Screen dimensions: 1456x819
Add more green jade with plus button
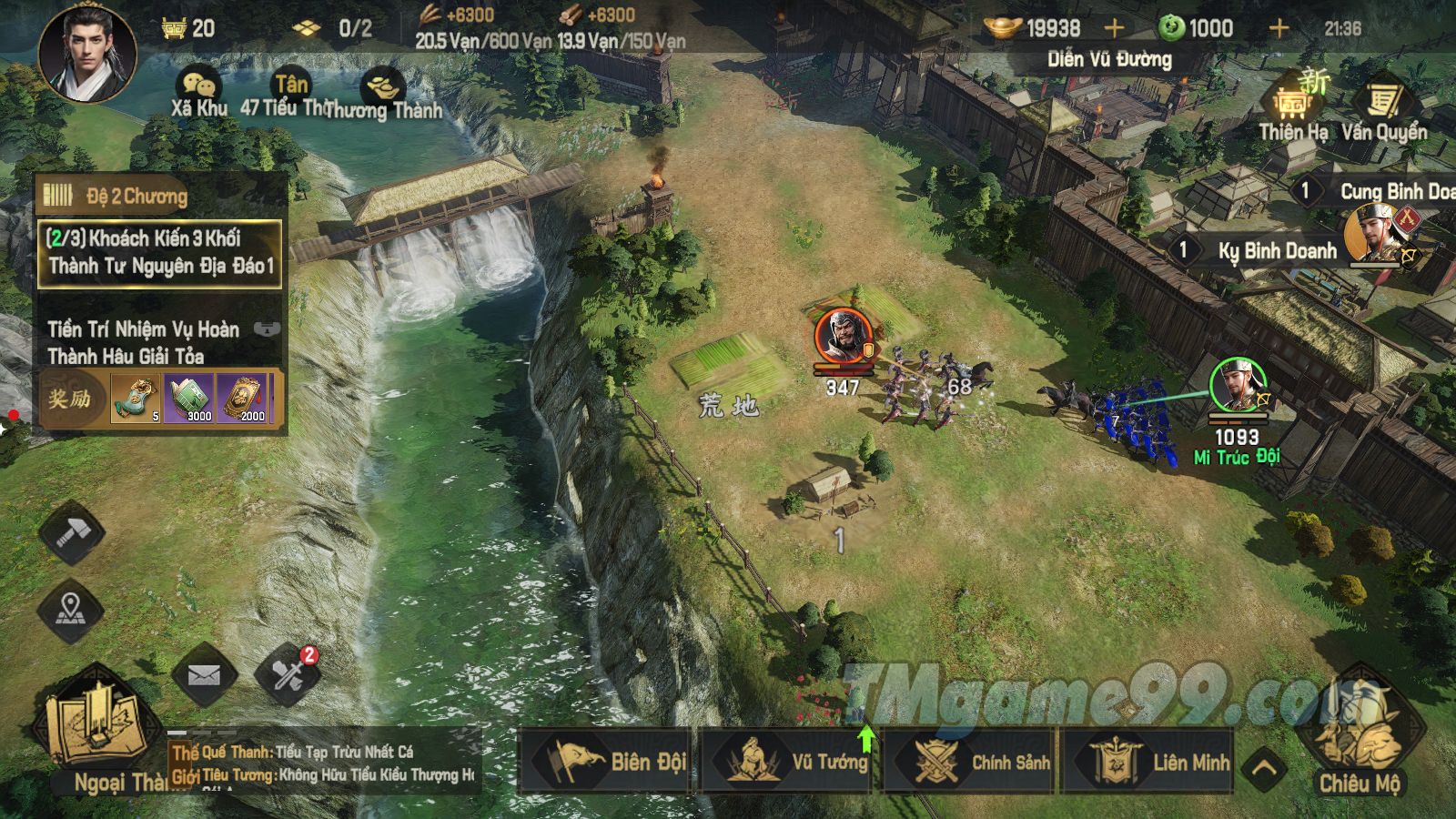coord(1279,29)
